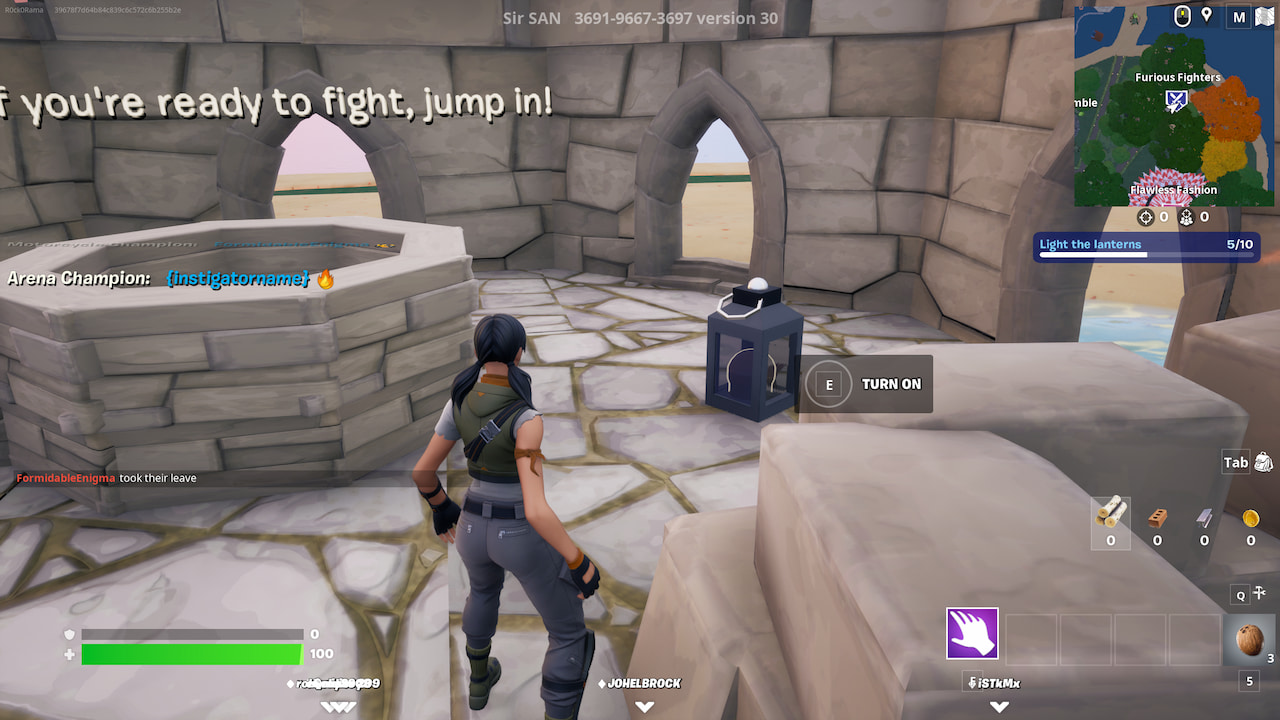Viewport: 1280px width, 720px height.
Task: Click the wood resource icon
Action: [x=1109, y=518]
